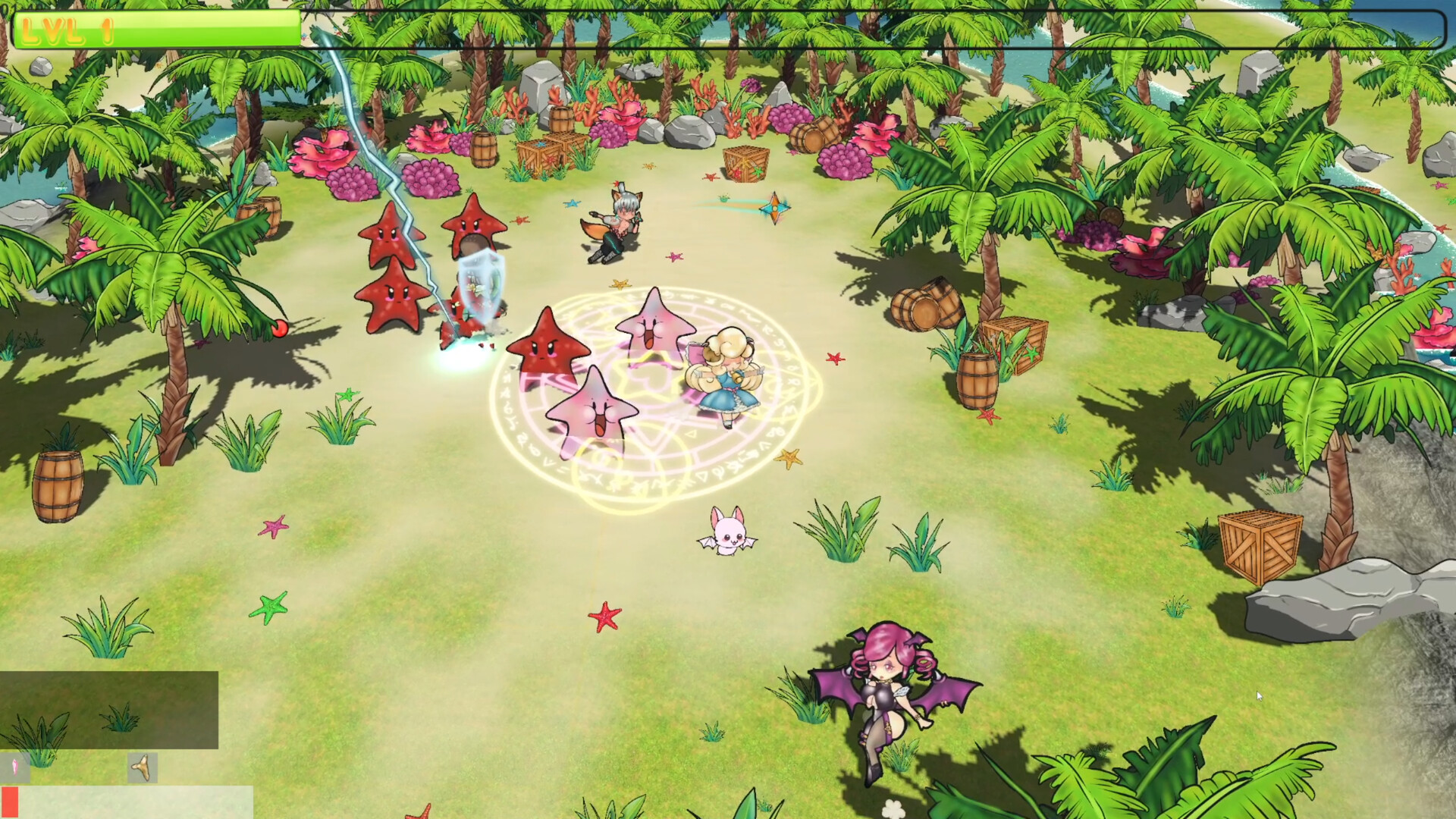Select the pink crystal item in the inventory slot
Image resolution: width=1456 pixels, height=819 pixels.
tap(15, 767)
